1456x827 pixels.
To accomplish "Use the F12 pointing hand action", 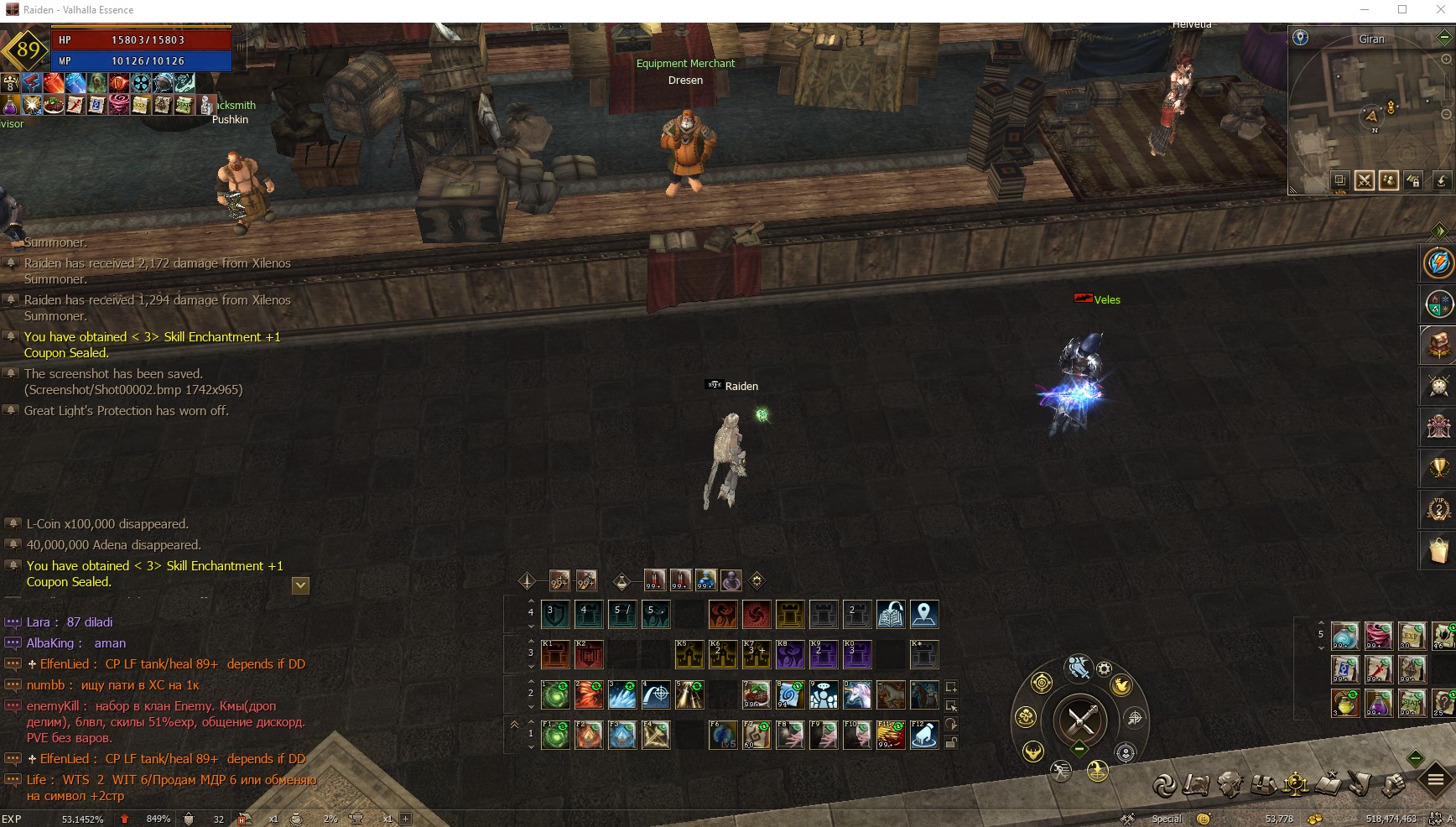I will pos(923,735).
